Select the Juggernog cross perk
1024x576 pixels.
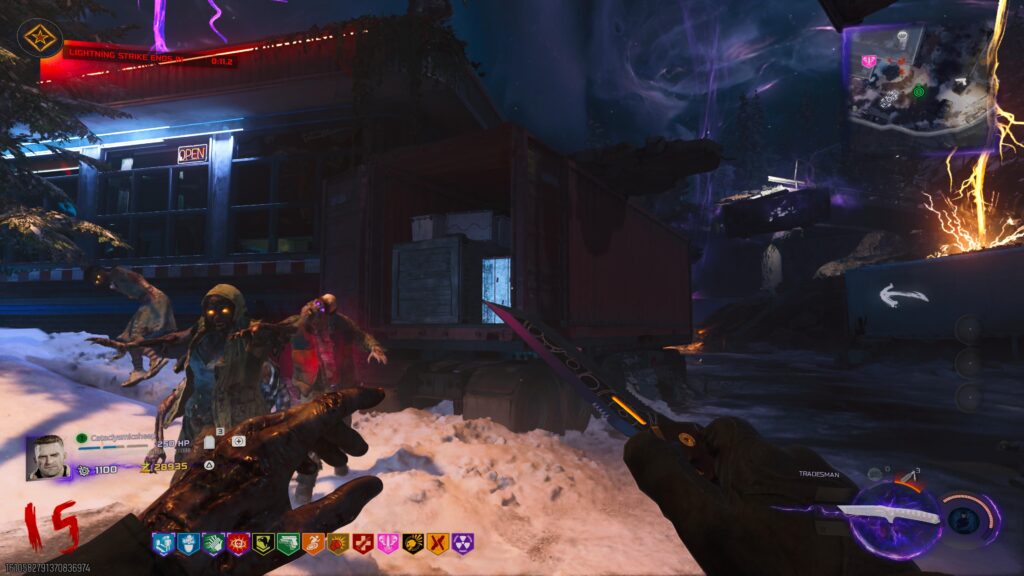tap(363, 544)
